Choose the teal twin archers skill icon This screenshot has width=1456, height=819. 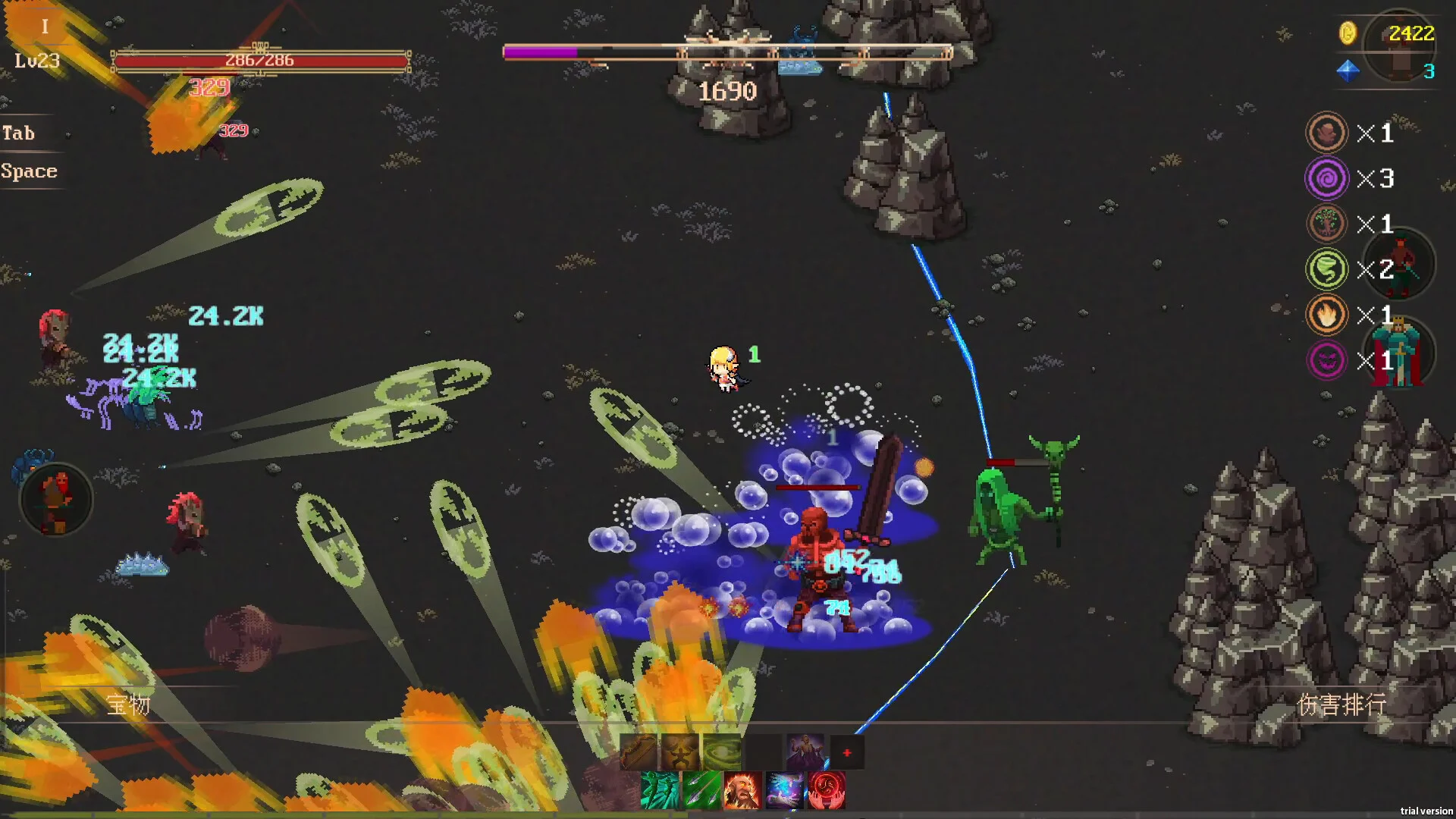[x=660, y=790]
